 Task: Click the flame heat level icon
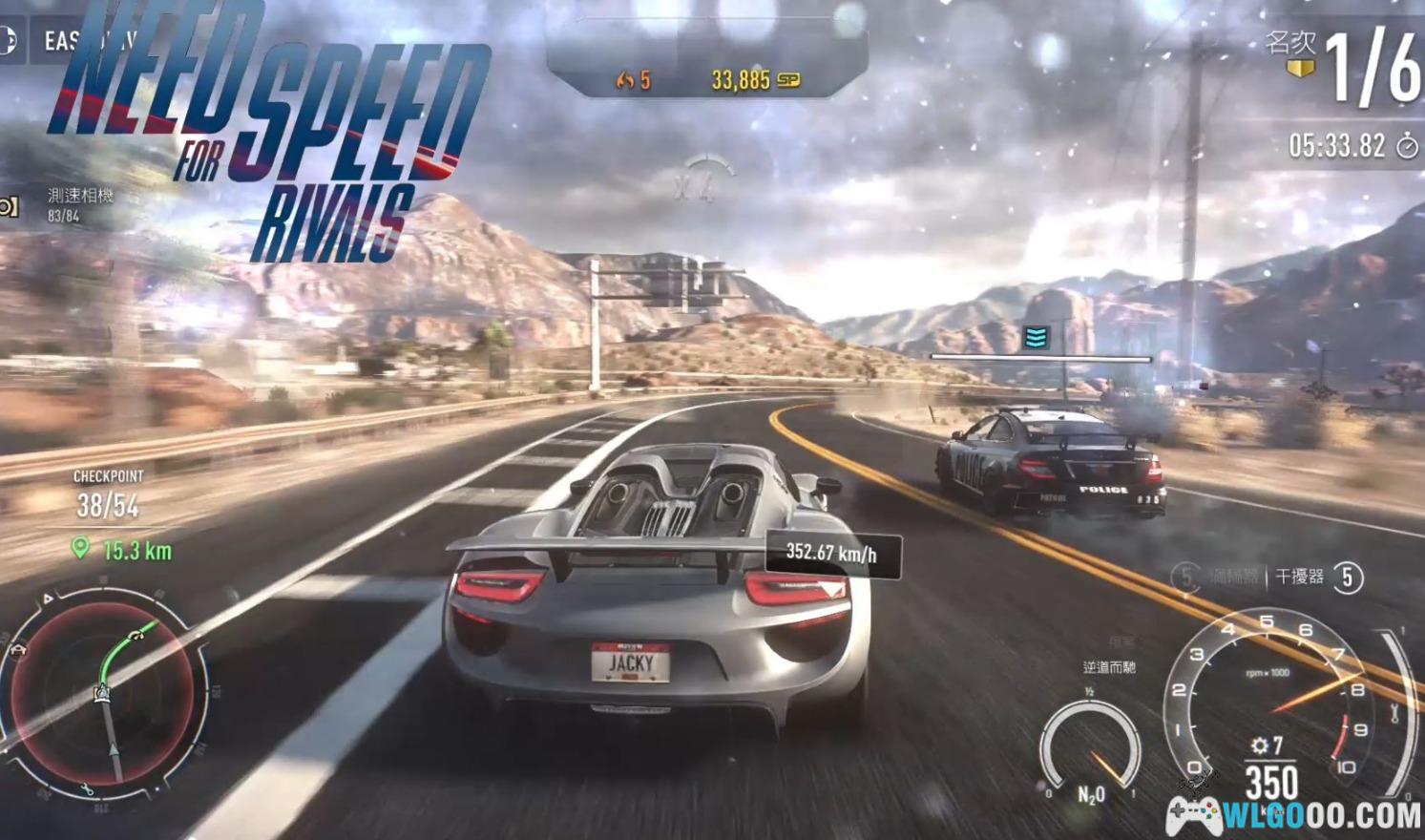(x=625, y=80)
